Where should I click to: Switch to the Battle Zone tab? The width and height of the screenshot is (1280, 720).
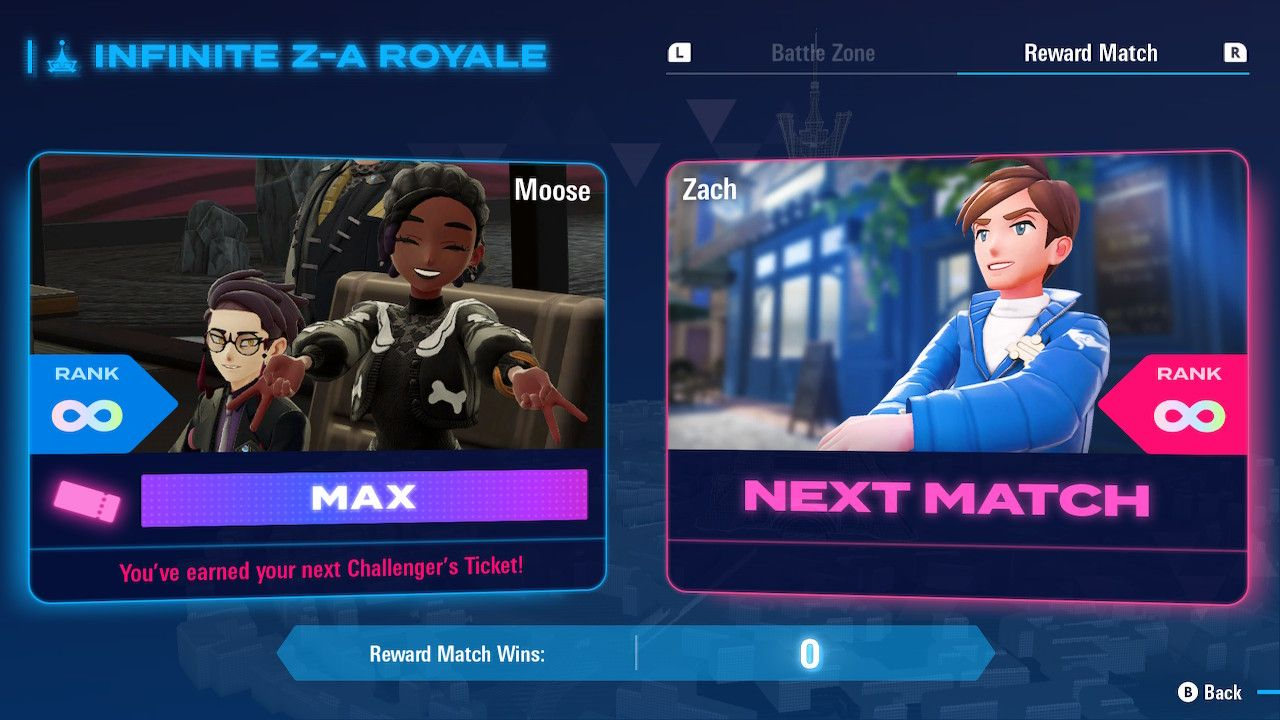pos(822,53)
